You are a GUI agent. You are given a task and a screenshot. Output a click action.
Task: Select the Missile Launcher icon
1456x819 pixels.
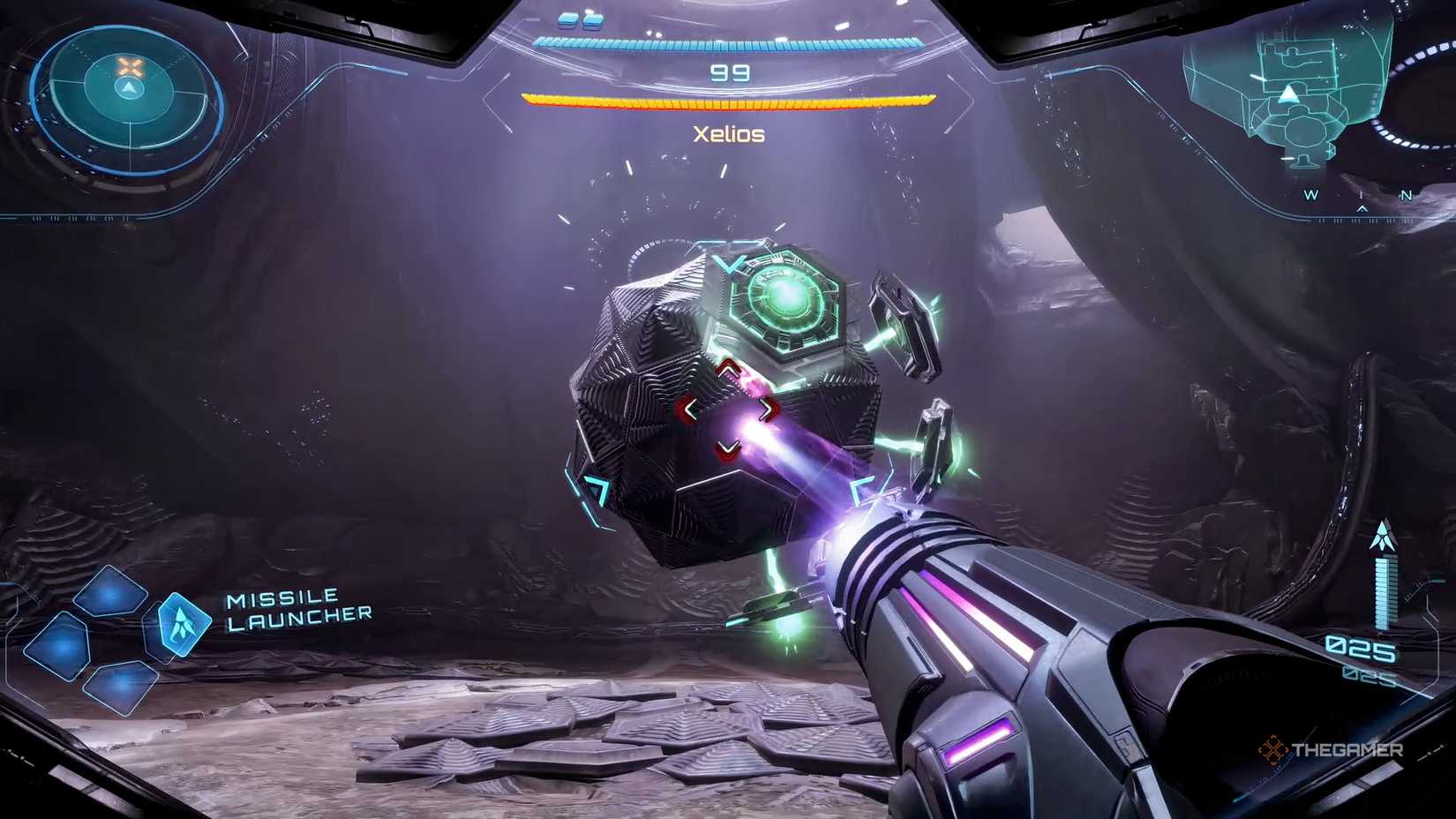pos(184,625)
